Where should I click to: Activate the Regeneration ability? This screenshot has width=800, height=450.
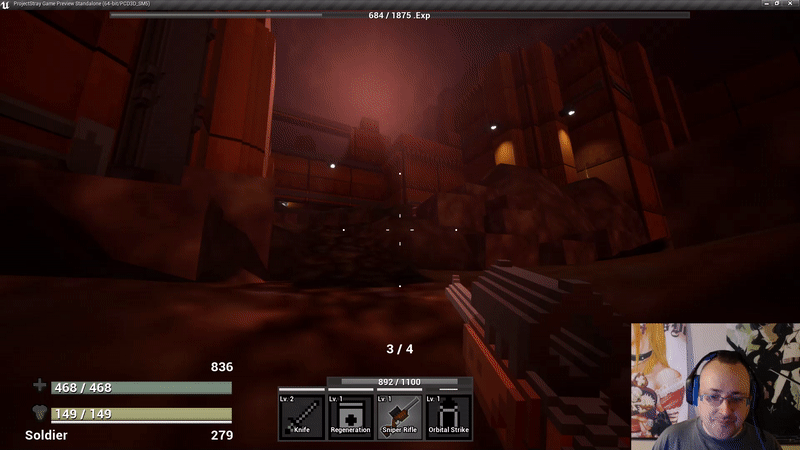point(350,416)
